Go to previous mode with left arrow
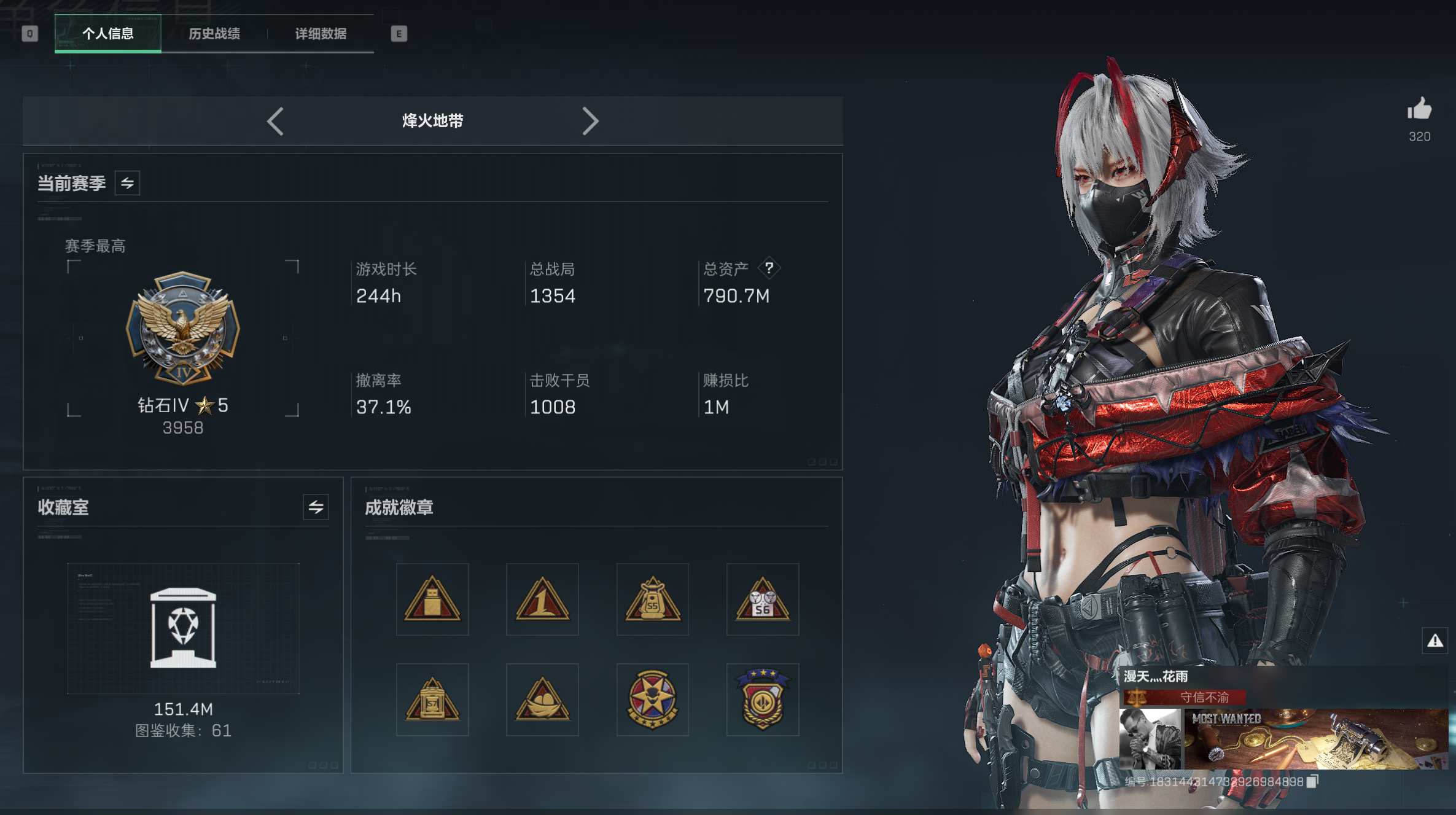 tap(276, 122)
